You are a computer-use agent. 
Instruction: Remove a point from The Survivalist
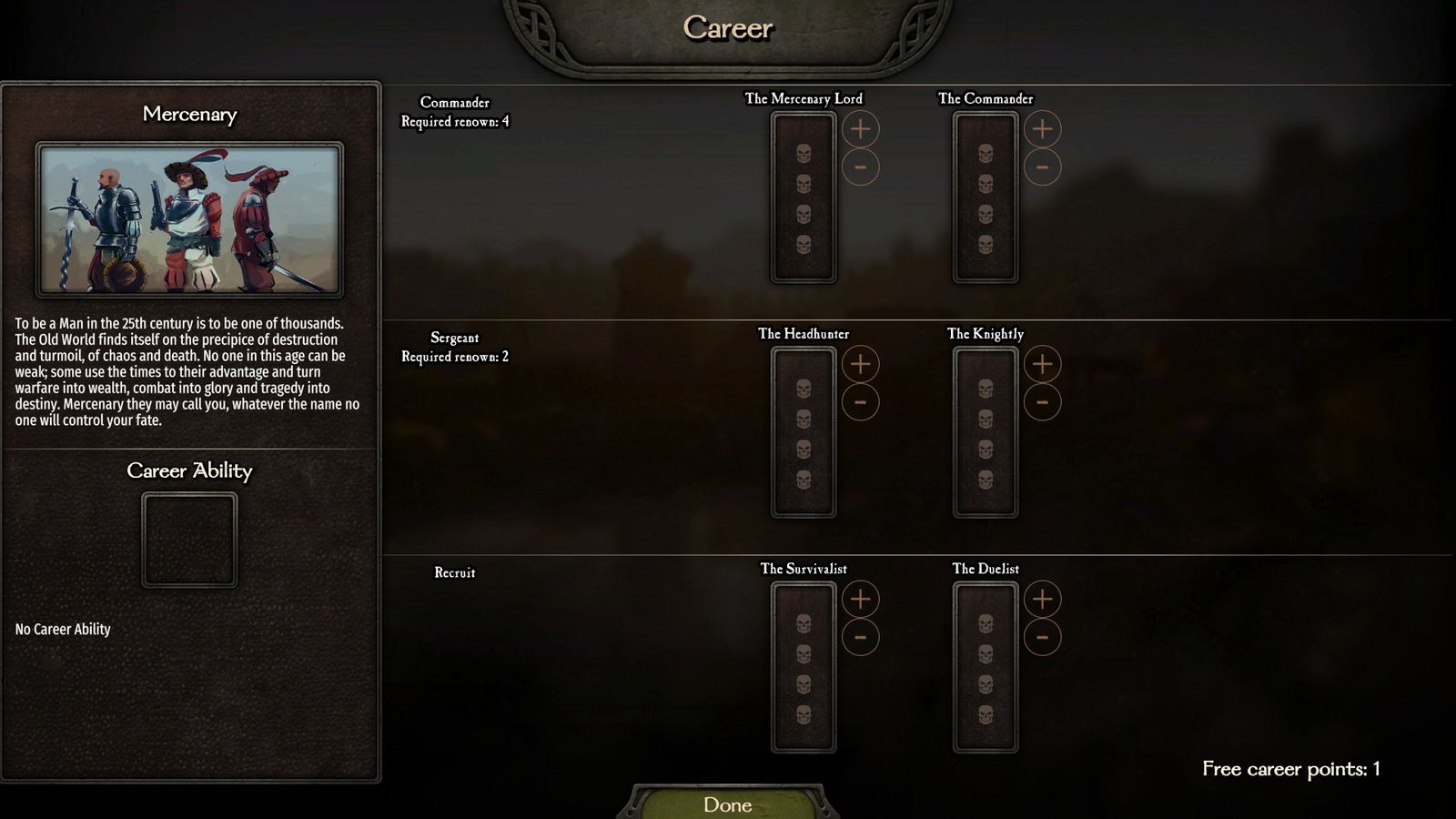coord(860,637)
